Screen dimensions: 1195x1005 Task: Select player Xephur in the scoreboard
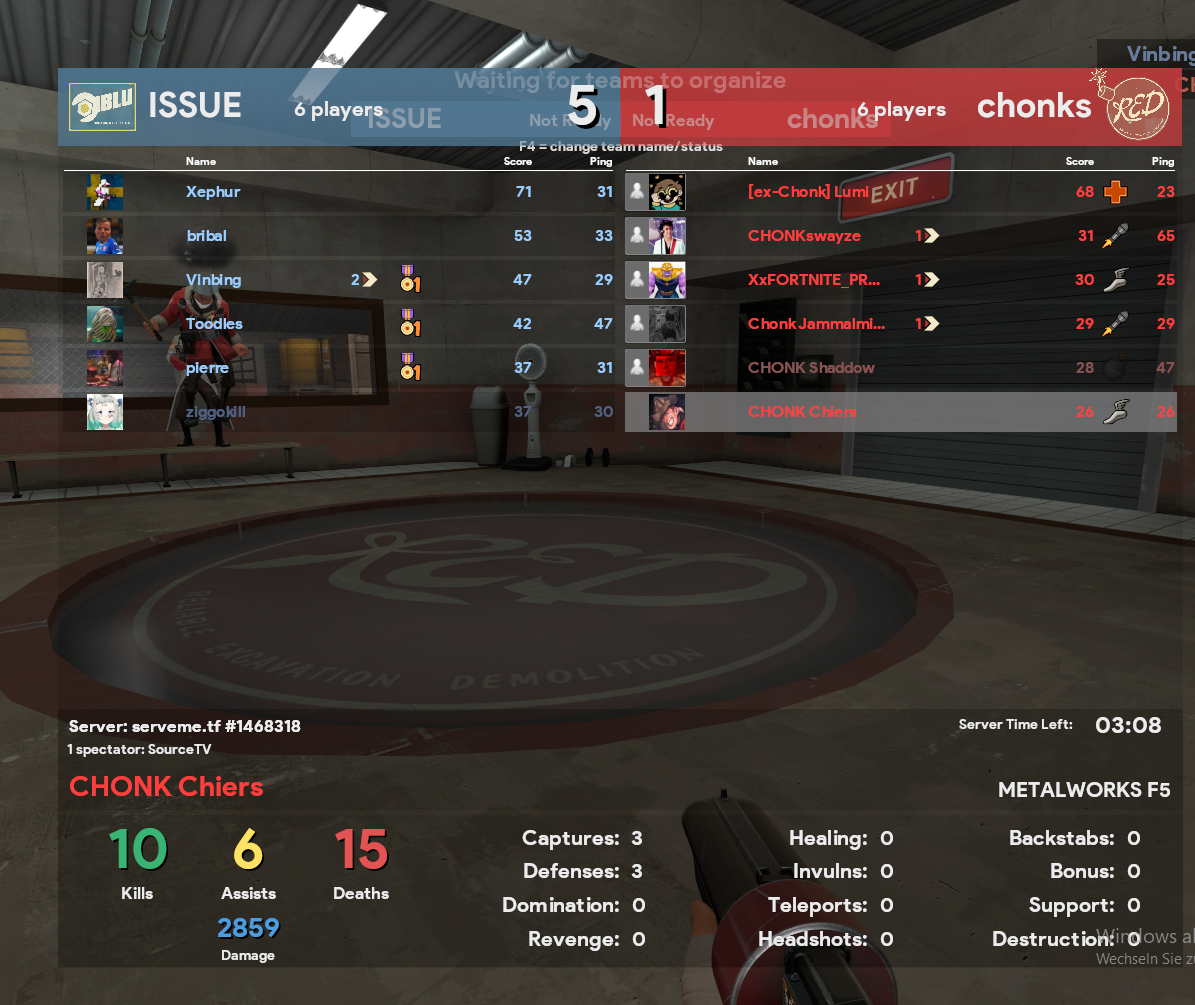coord(213,192)
